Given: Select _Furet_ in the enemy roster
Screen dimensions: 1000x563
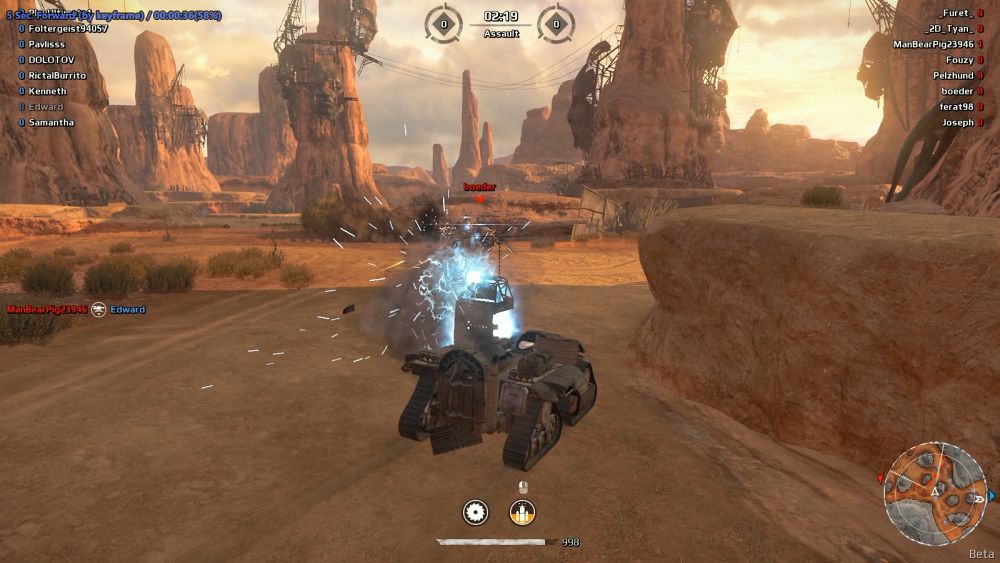Looking at the screenshot, I should tap(956, 14).
